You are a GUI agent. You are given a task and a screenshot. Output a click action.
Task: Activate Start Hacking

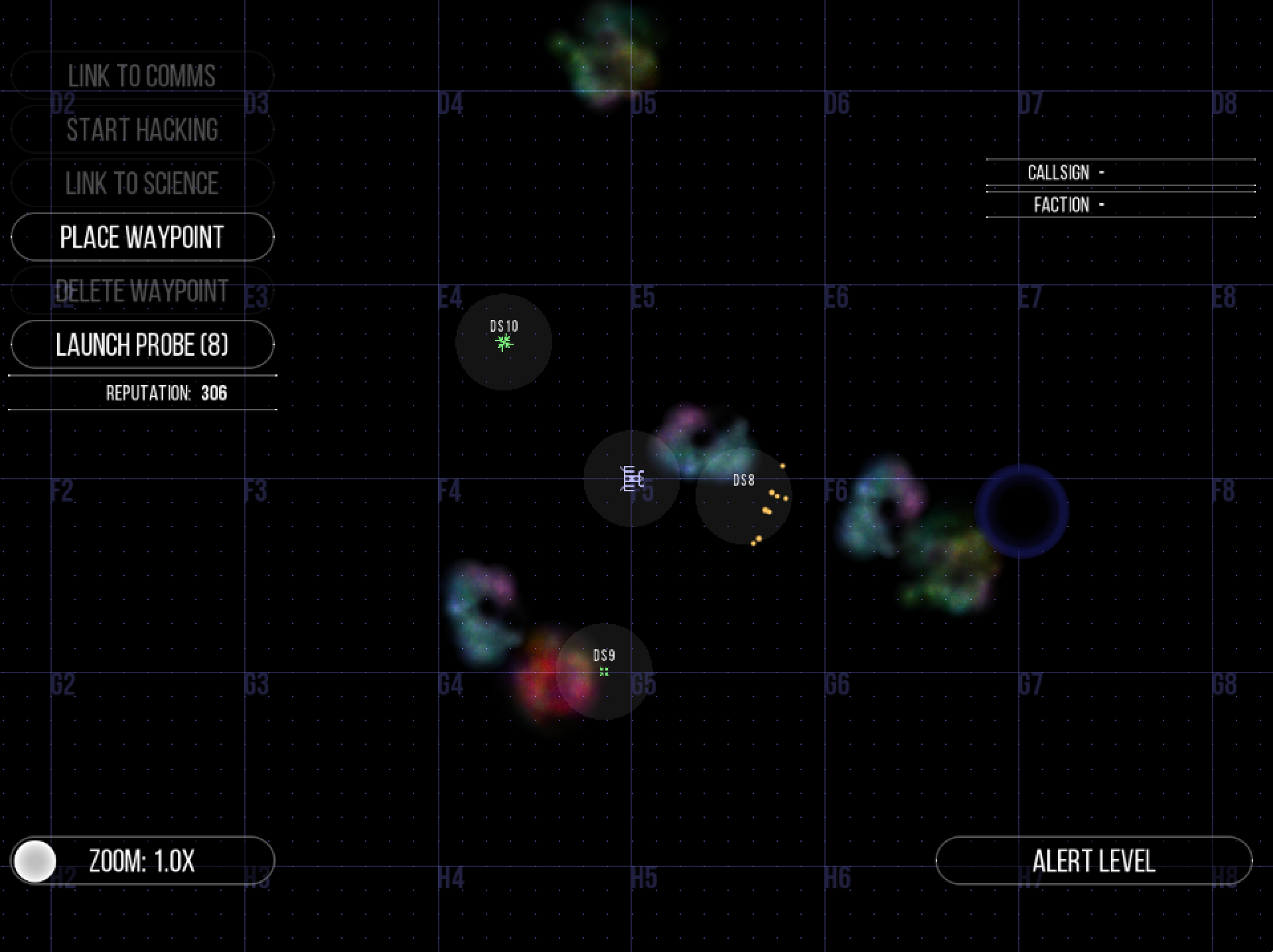click(x=141, y=129)
